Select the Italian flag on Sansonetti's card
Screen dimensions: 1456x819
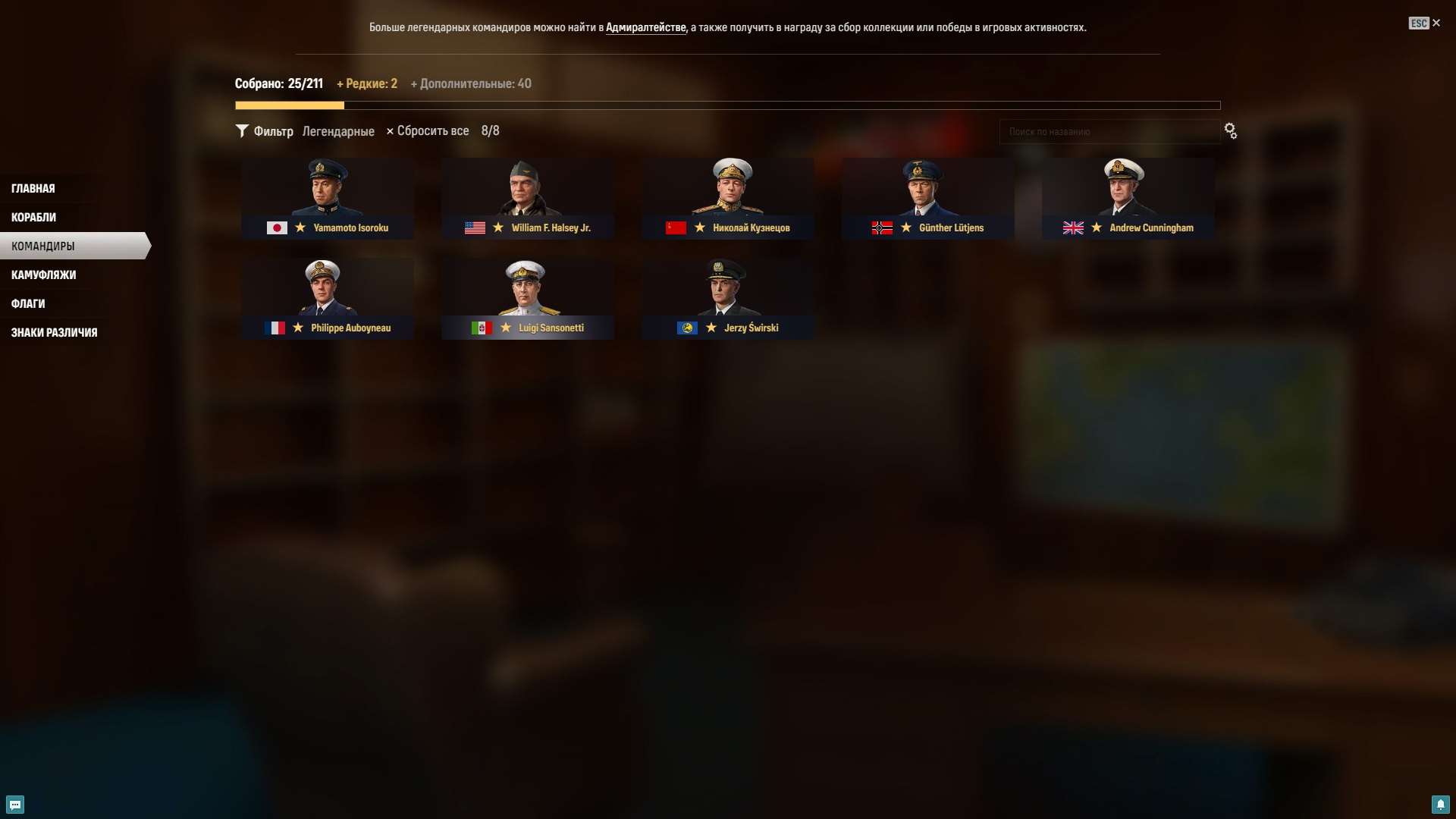(482, 328)
